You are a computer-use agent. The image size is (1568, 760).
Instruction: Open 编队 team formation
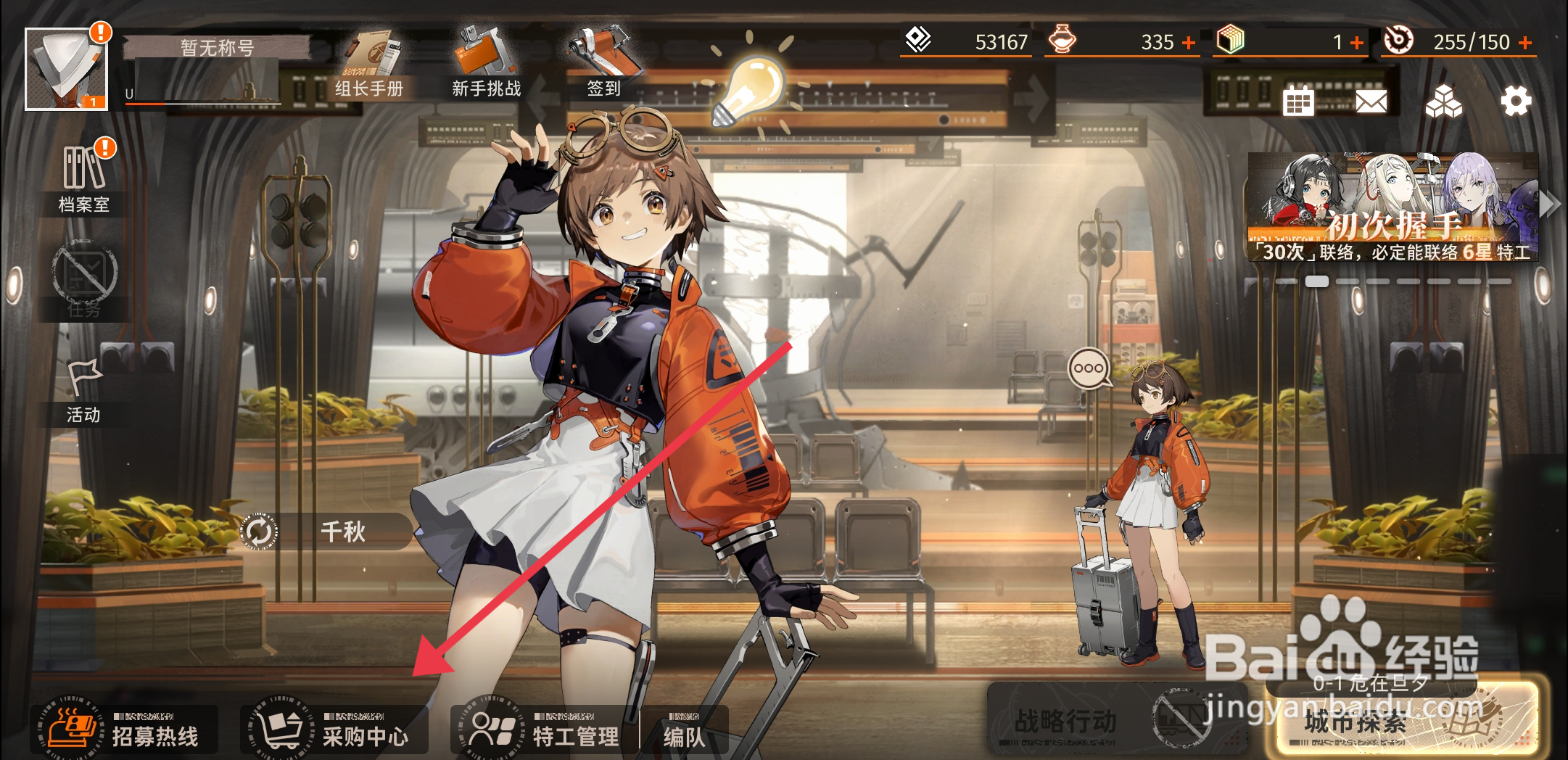pos(684,731)
